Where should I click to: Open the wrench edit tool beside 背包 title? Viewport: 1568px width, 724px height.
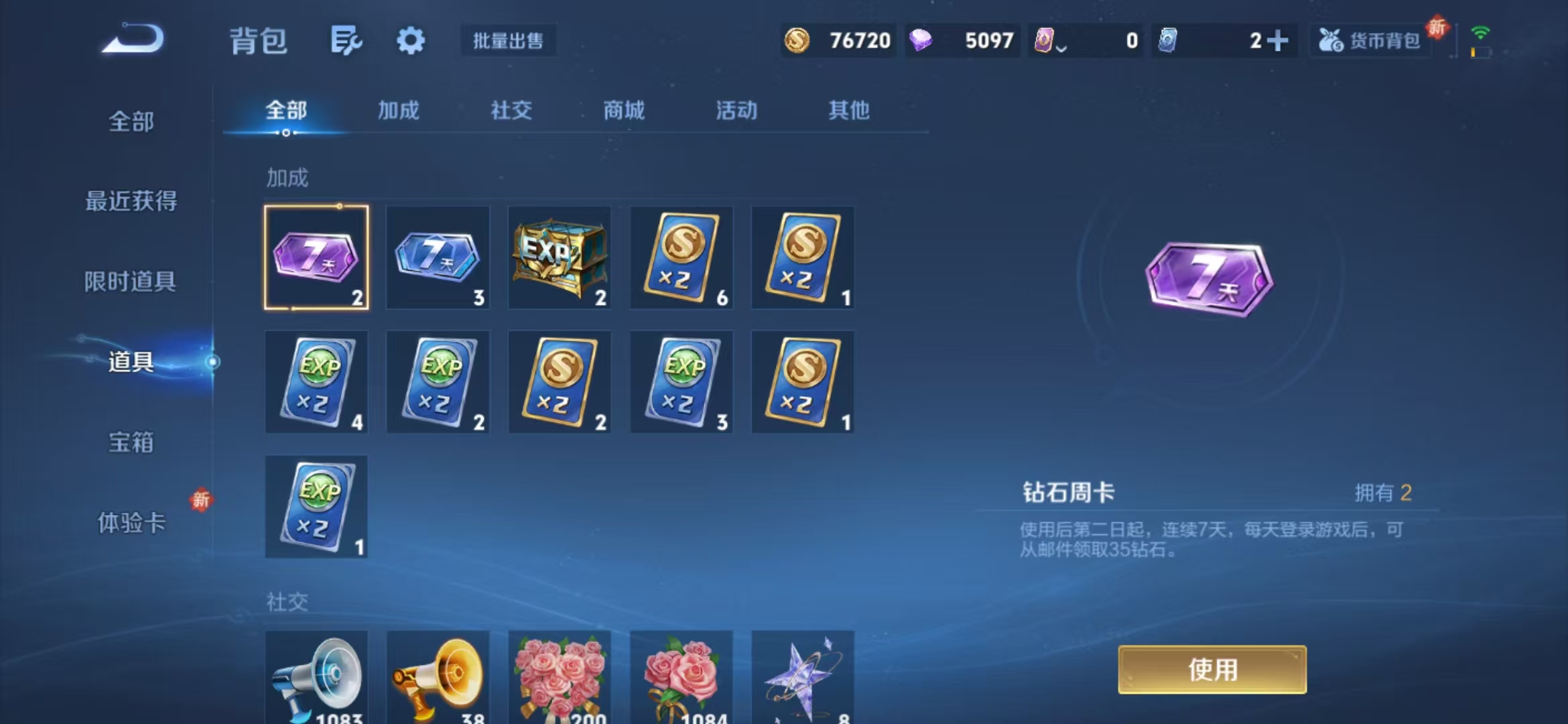pos(344,40)
